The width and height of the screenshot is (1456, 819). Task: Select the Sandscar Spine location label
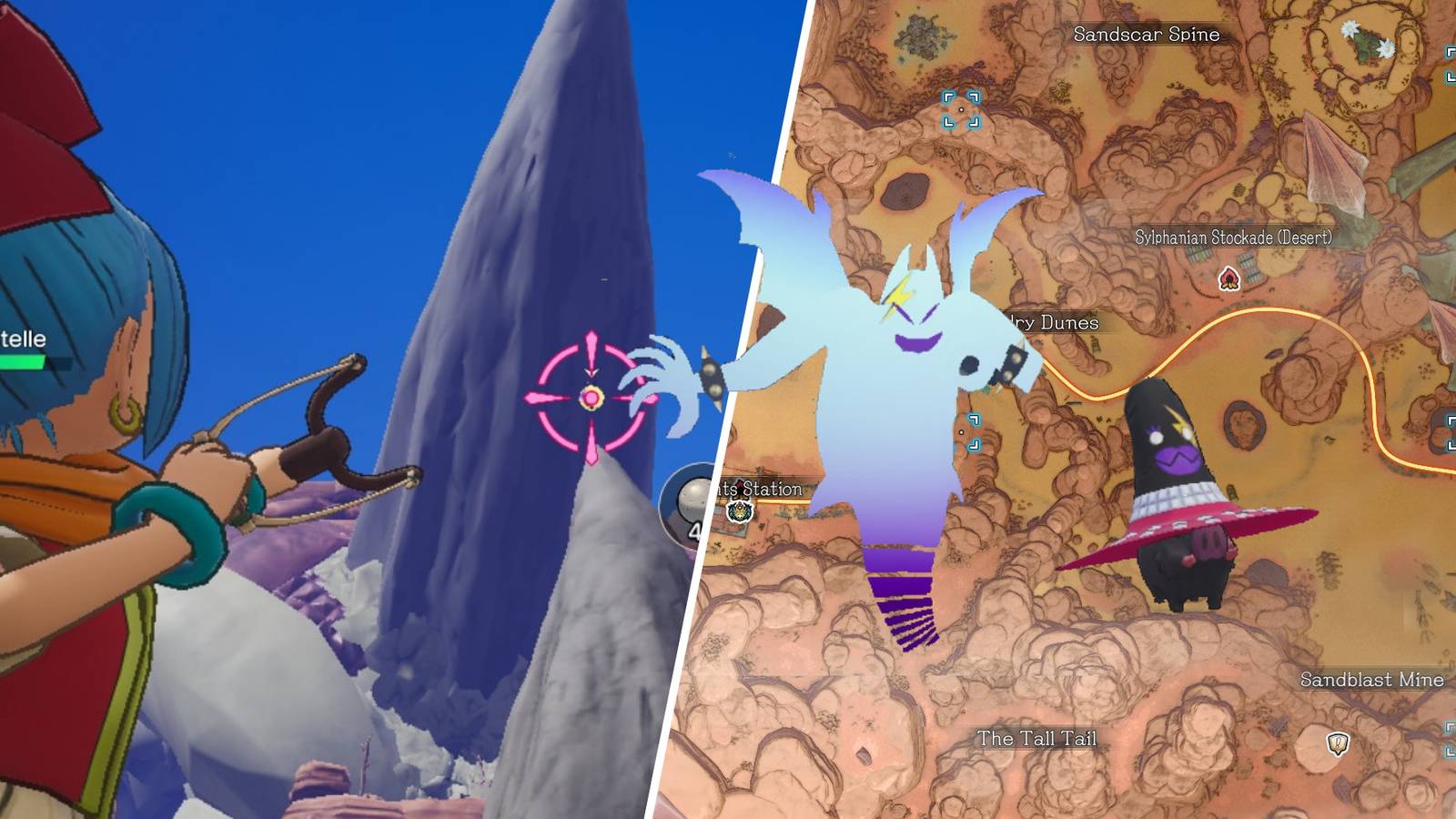[x=1147, y=35]
